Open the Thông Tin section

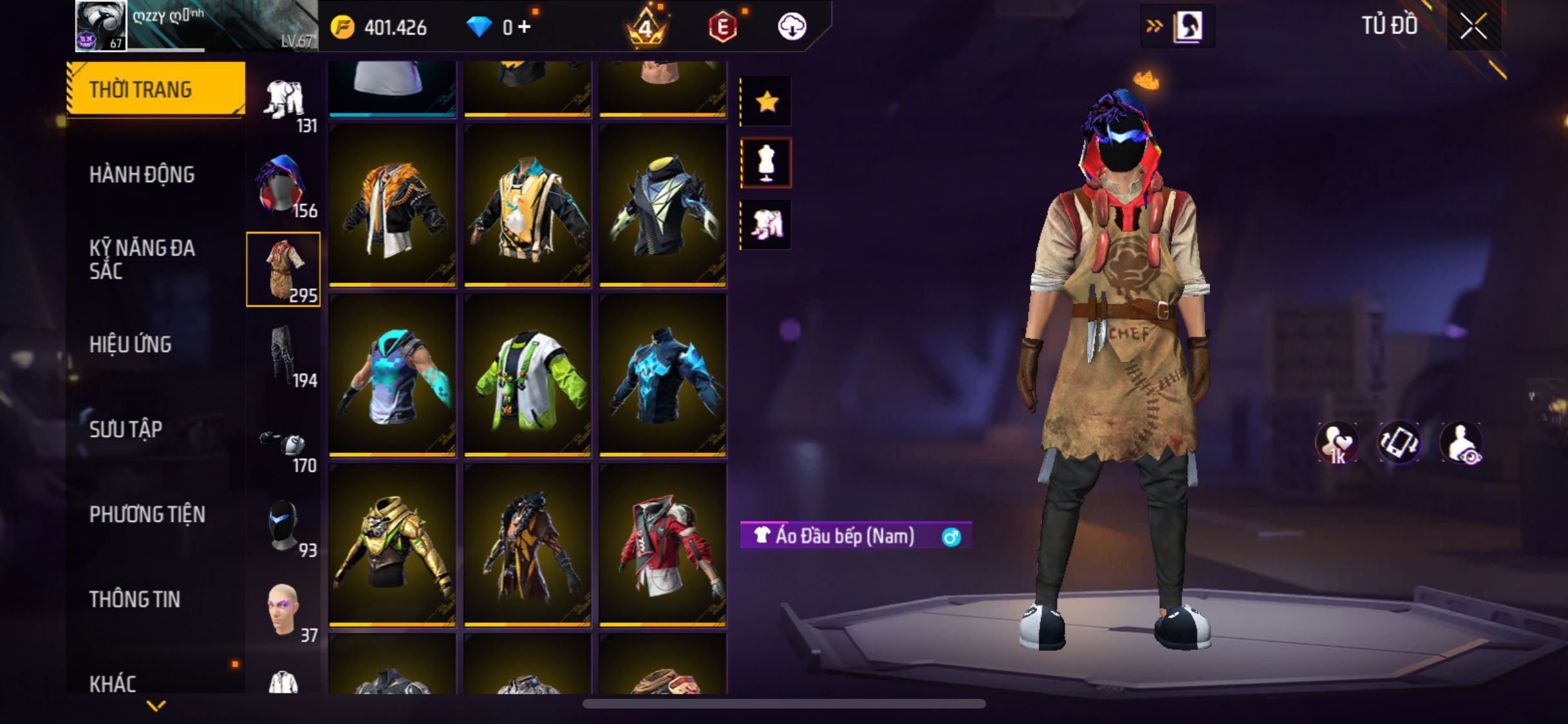[135, 599]
